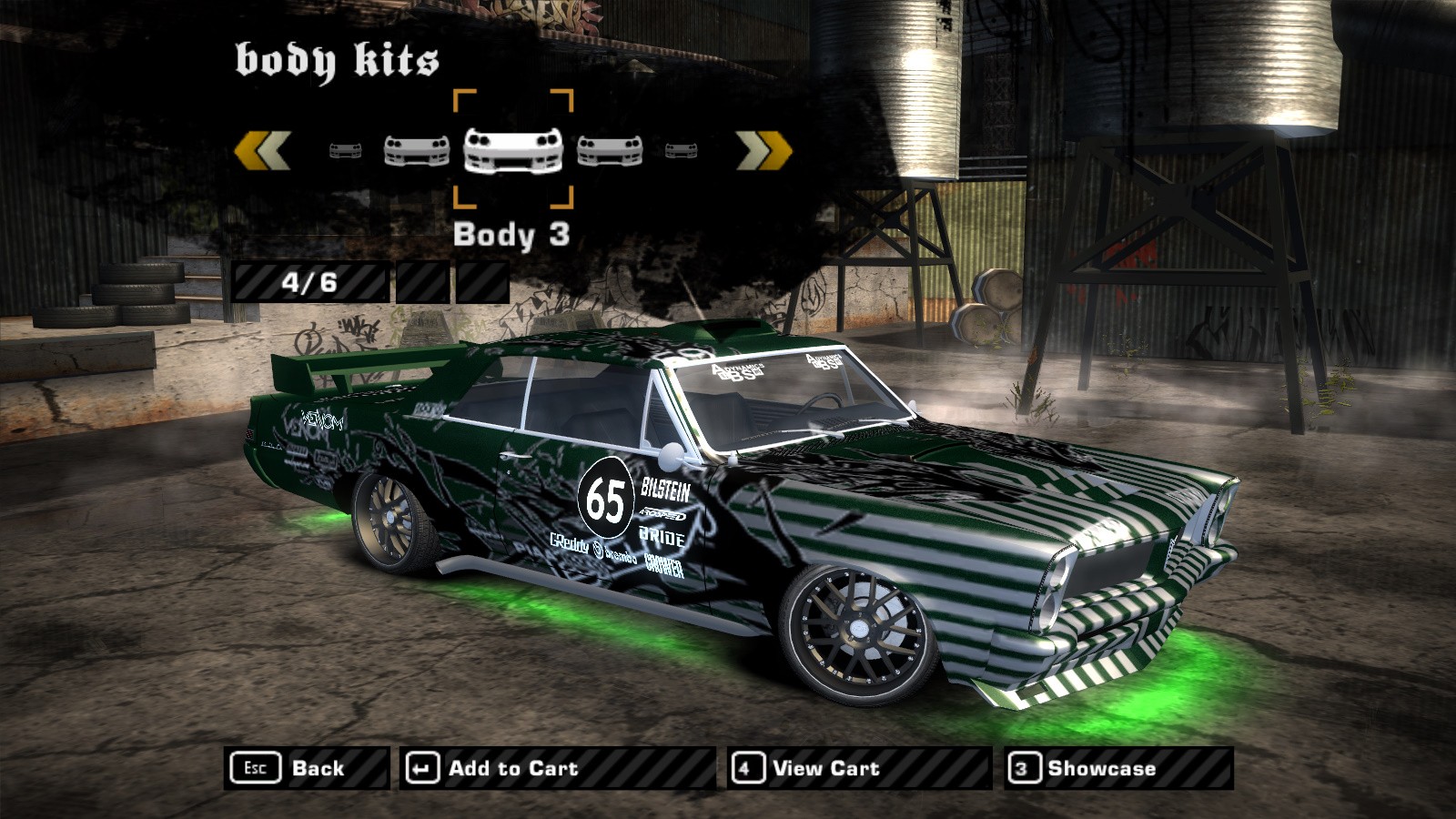Select the highlighted Body 3 kit thumbnail

pos(513,150)
